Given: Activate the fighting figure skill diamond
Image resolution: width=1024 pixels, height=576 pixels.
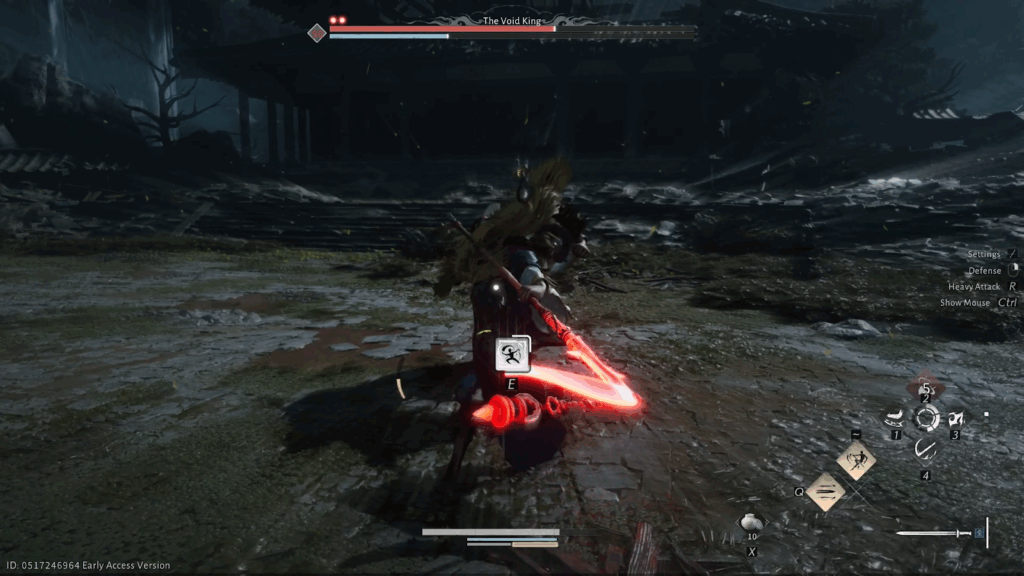Looking at the screenshot, I should tap(856, 460).
